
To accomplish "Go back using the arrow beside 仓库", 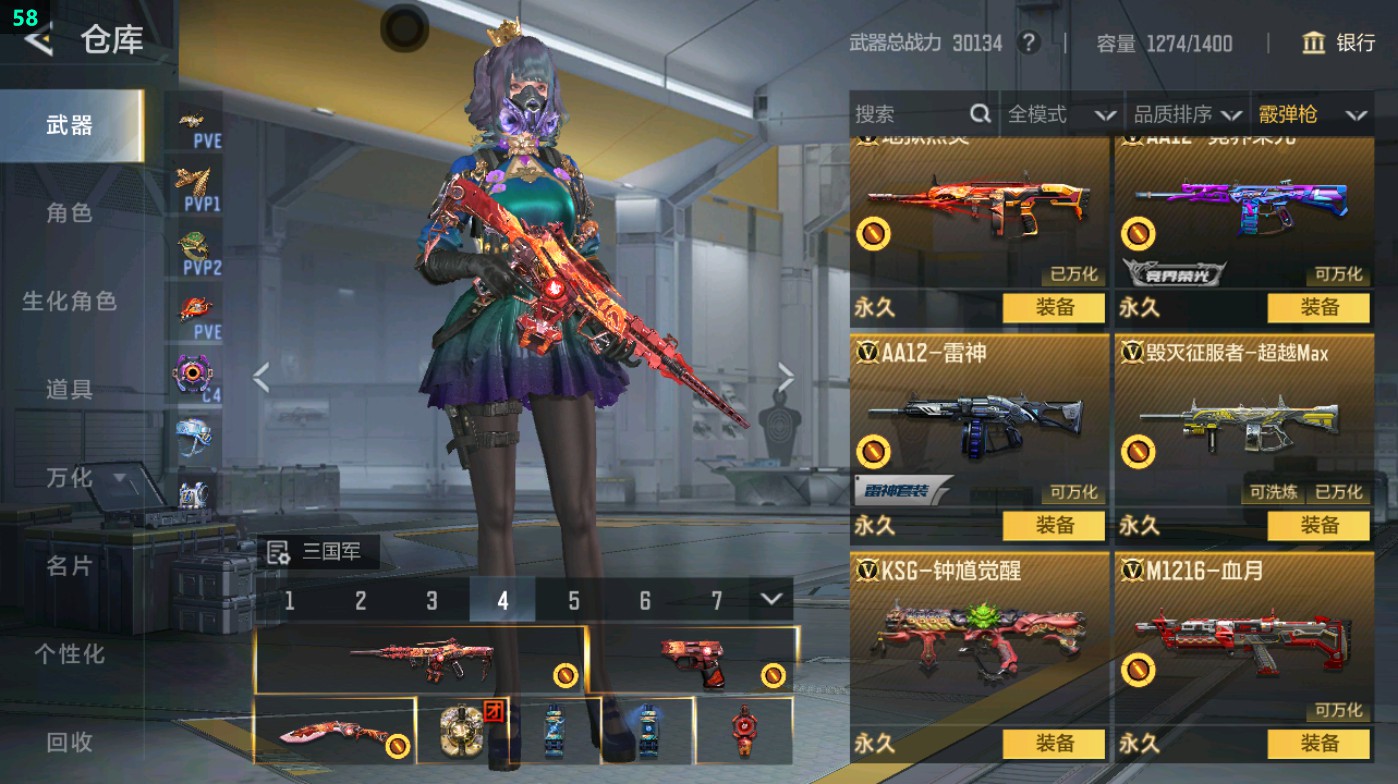I will 38,40.
